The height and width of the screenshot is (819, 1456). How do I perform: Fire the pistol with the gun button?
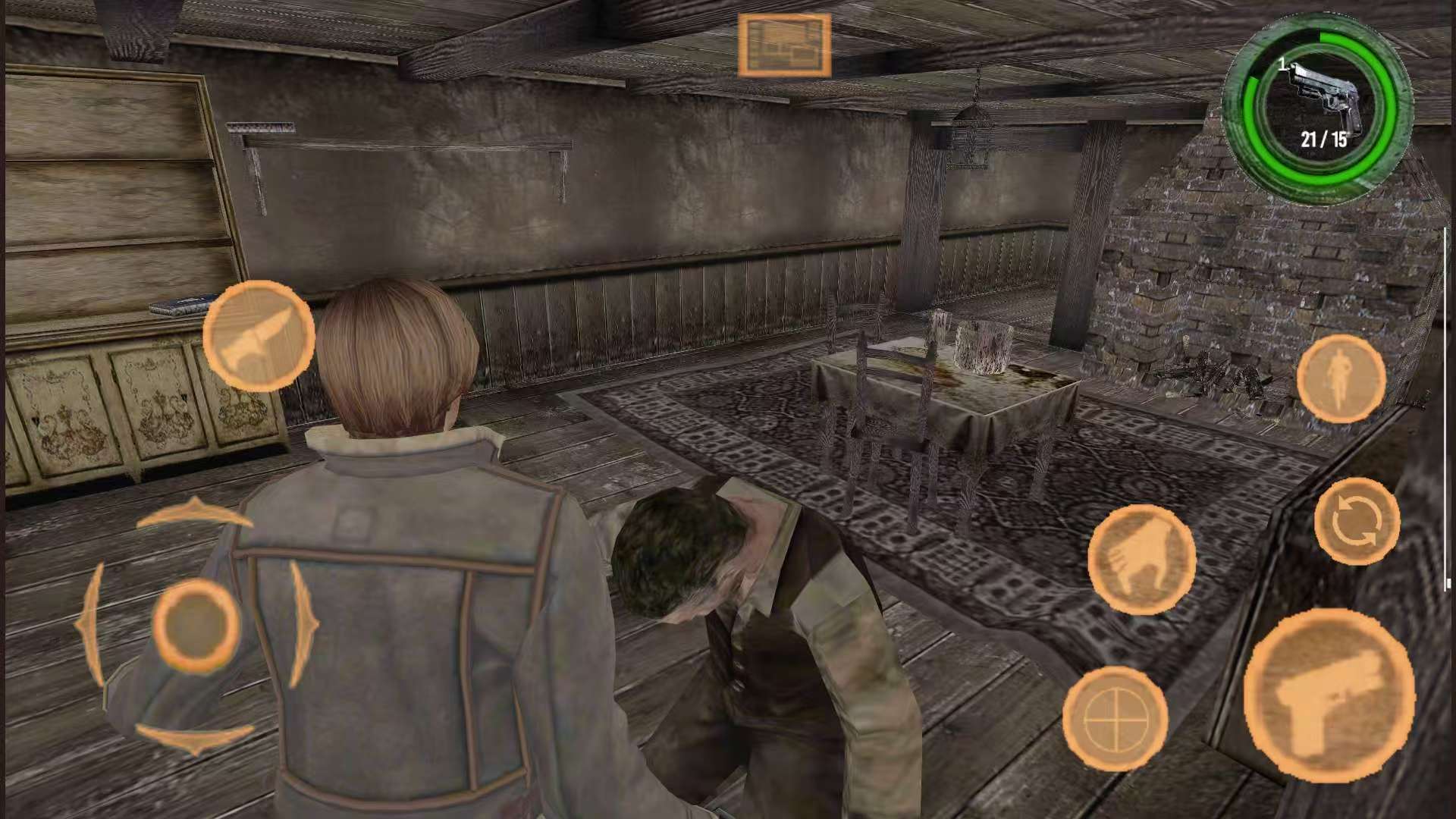tap(1329, 695)
